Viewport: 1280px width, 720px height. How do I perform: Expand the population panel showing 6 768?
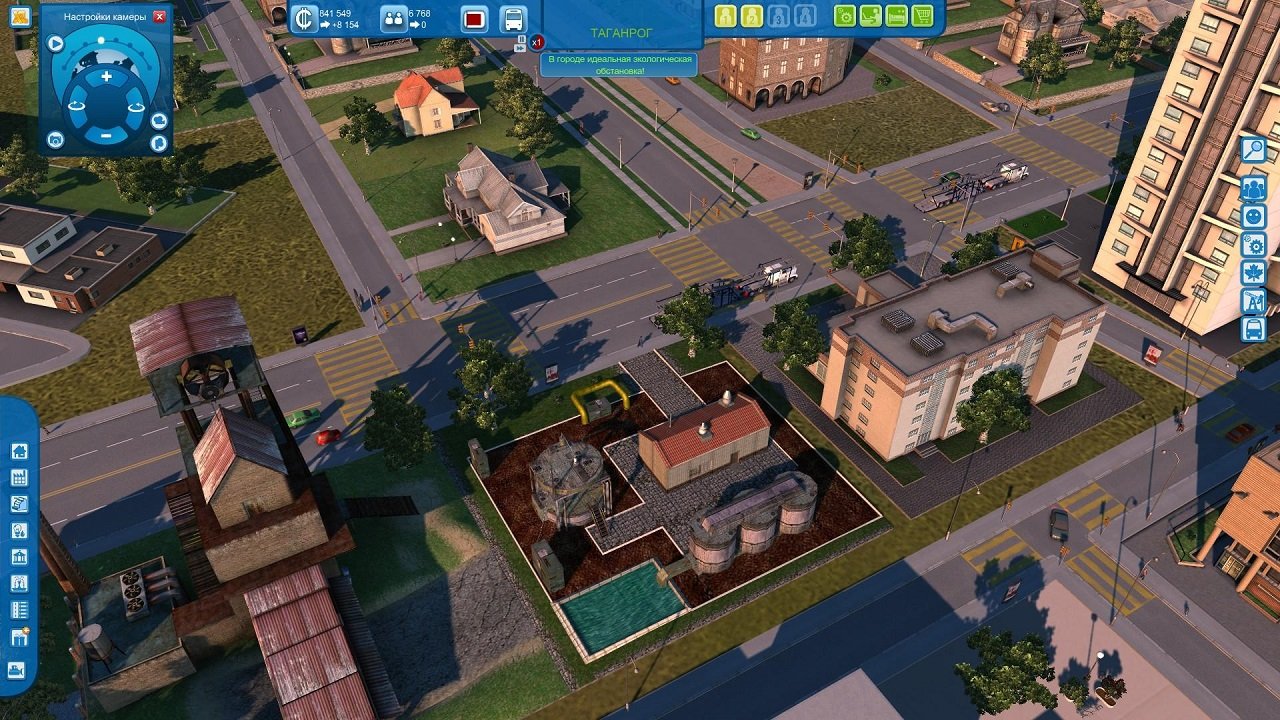coord(393,17)
